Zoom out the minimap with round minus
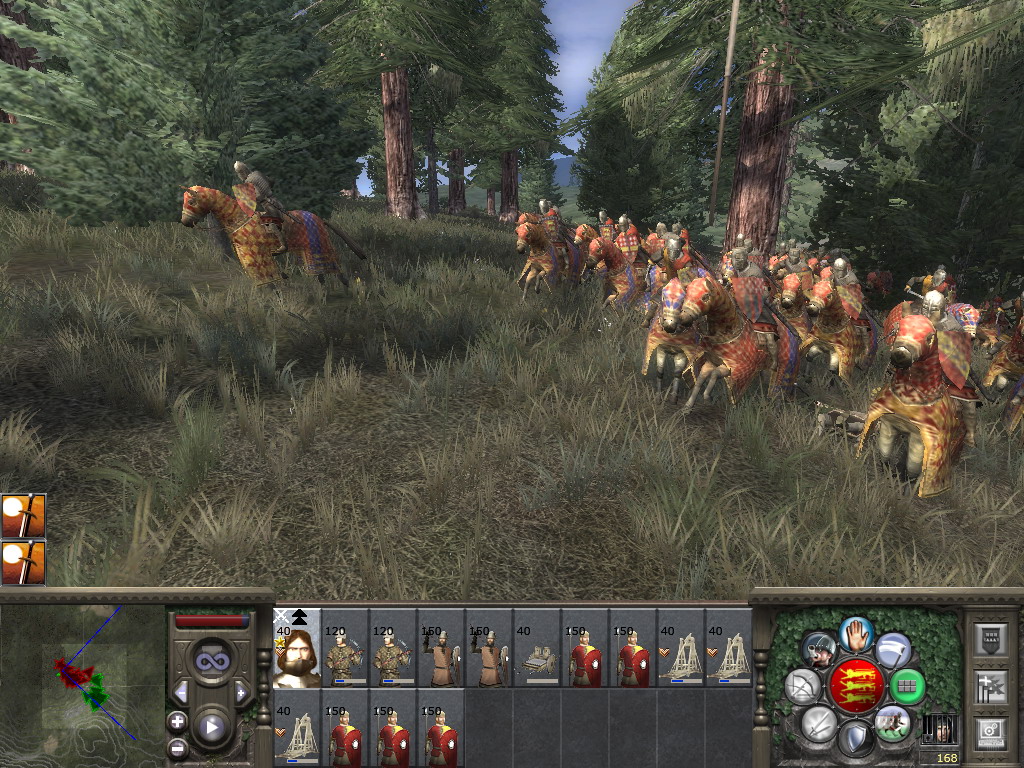This screenshot has width=1024, height=768. 178,747
